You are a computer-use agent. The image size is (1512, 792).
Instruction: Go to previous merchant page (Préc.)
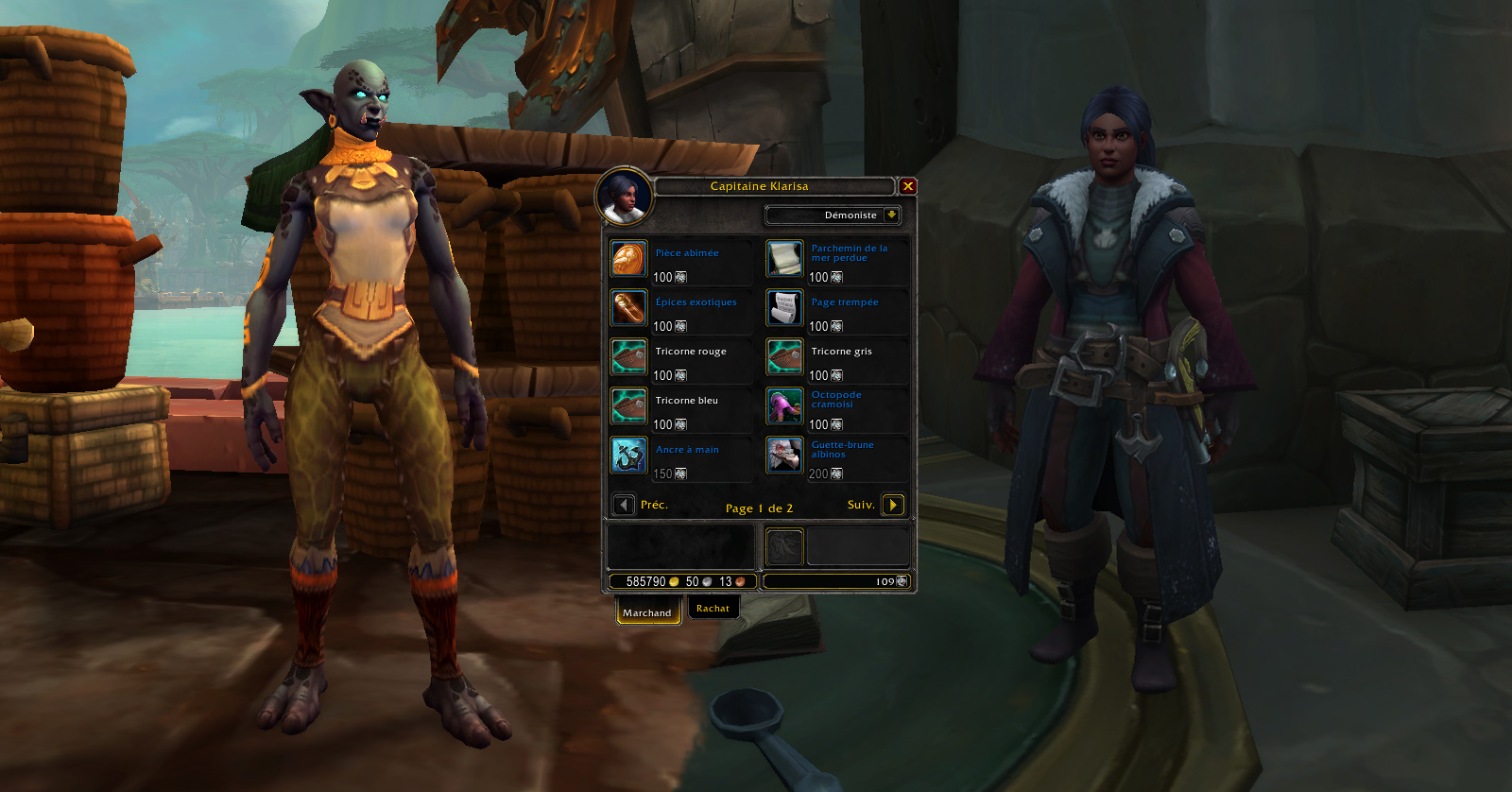coord(624,505)
